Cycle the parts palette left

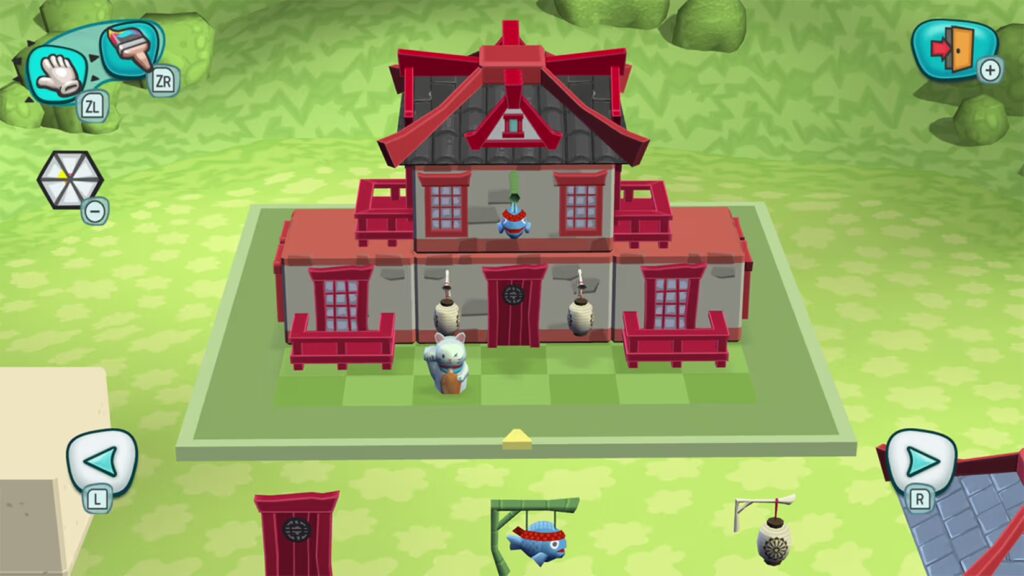click(x=102, y=461)
